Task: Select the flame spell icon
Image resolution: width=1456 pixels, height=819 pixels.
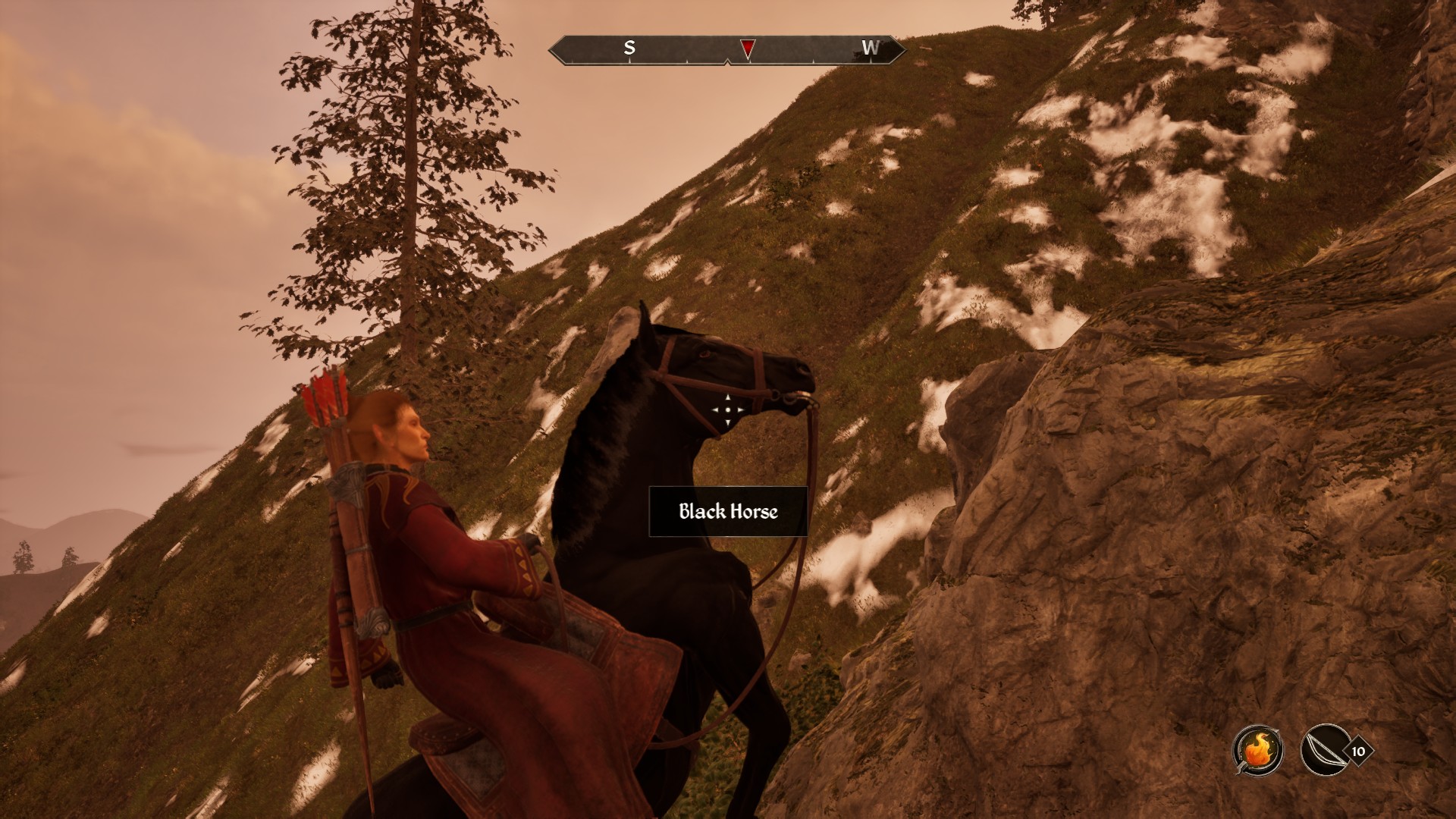Action: [1258, 751]
